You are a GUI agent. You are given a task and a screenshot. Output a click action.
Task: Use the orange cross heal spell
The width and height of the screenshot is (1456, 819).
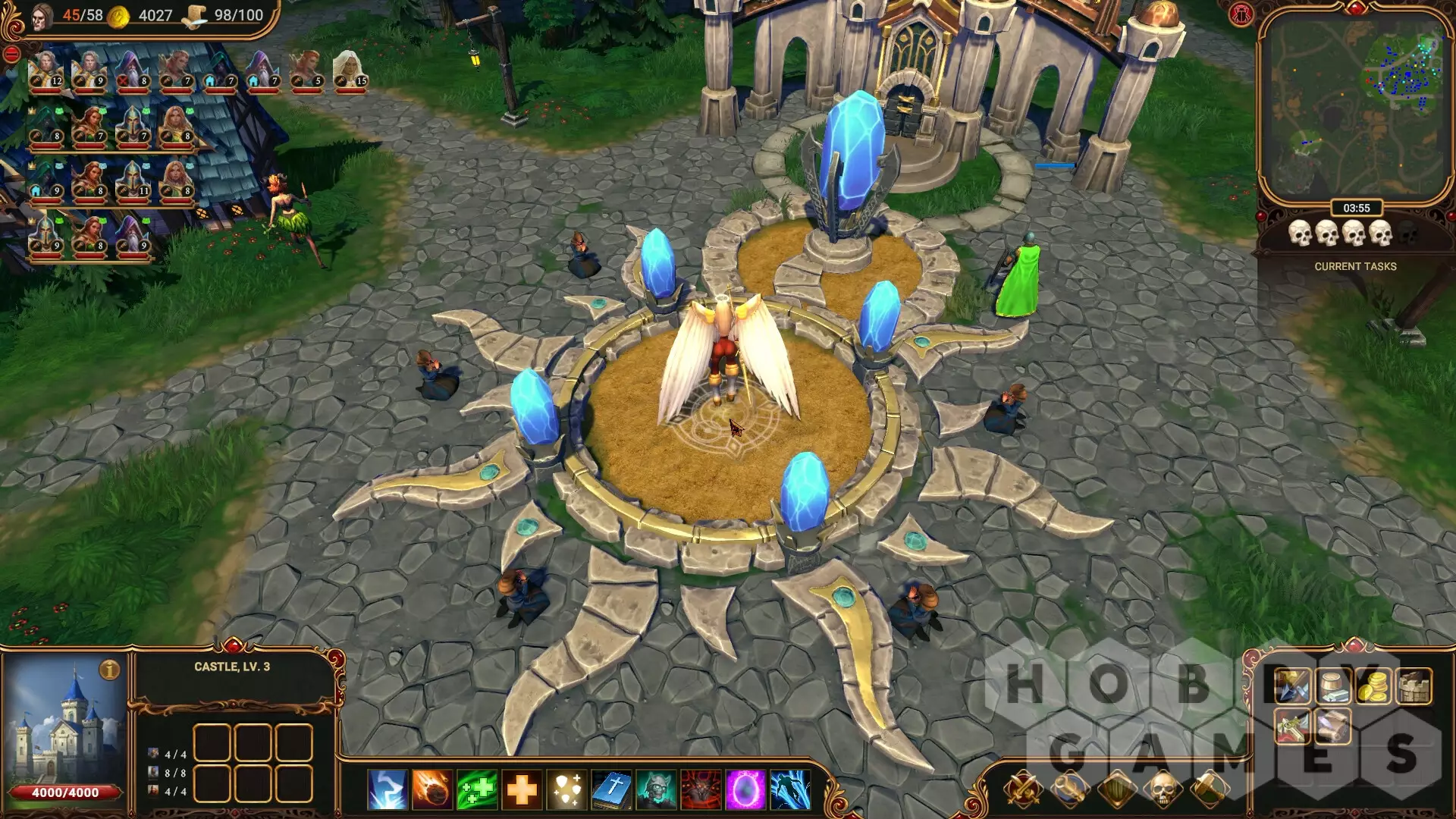coord(522,789)
